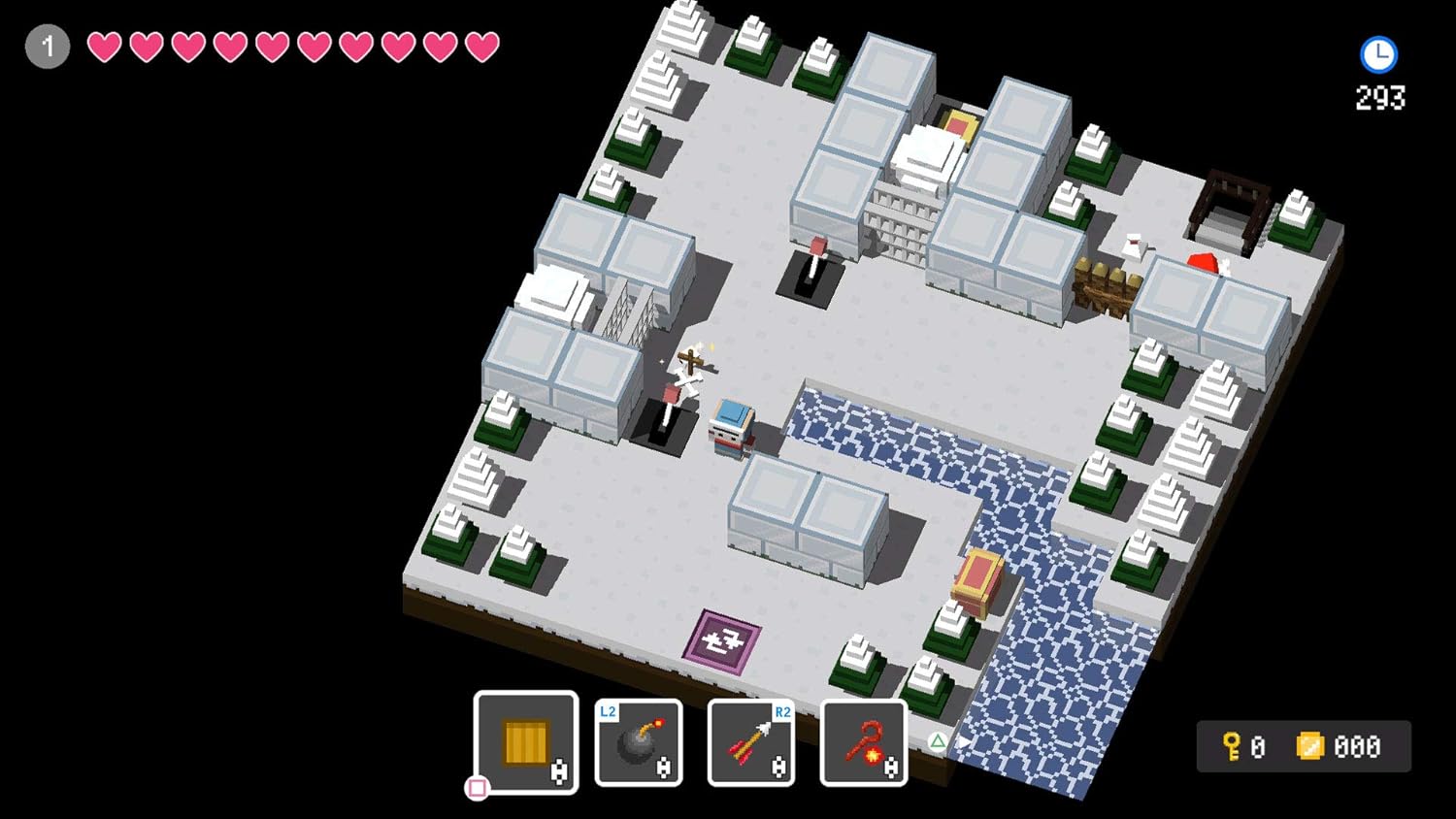Click the yellow key counter icon
Screen dimensions: 1456x819
pos(1229,745)
